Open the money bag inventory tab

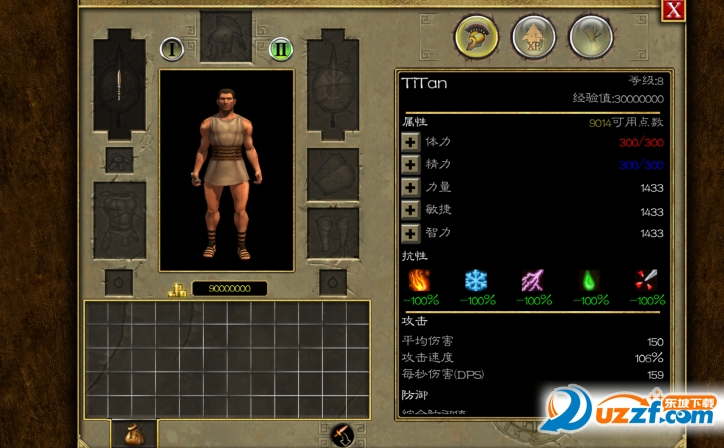[134, 434]
